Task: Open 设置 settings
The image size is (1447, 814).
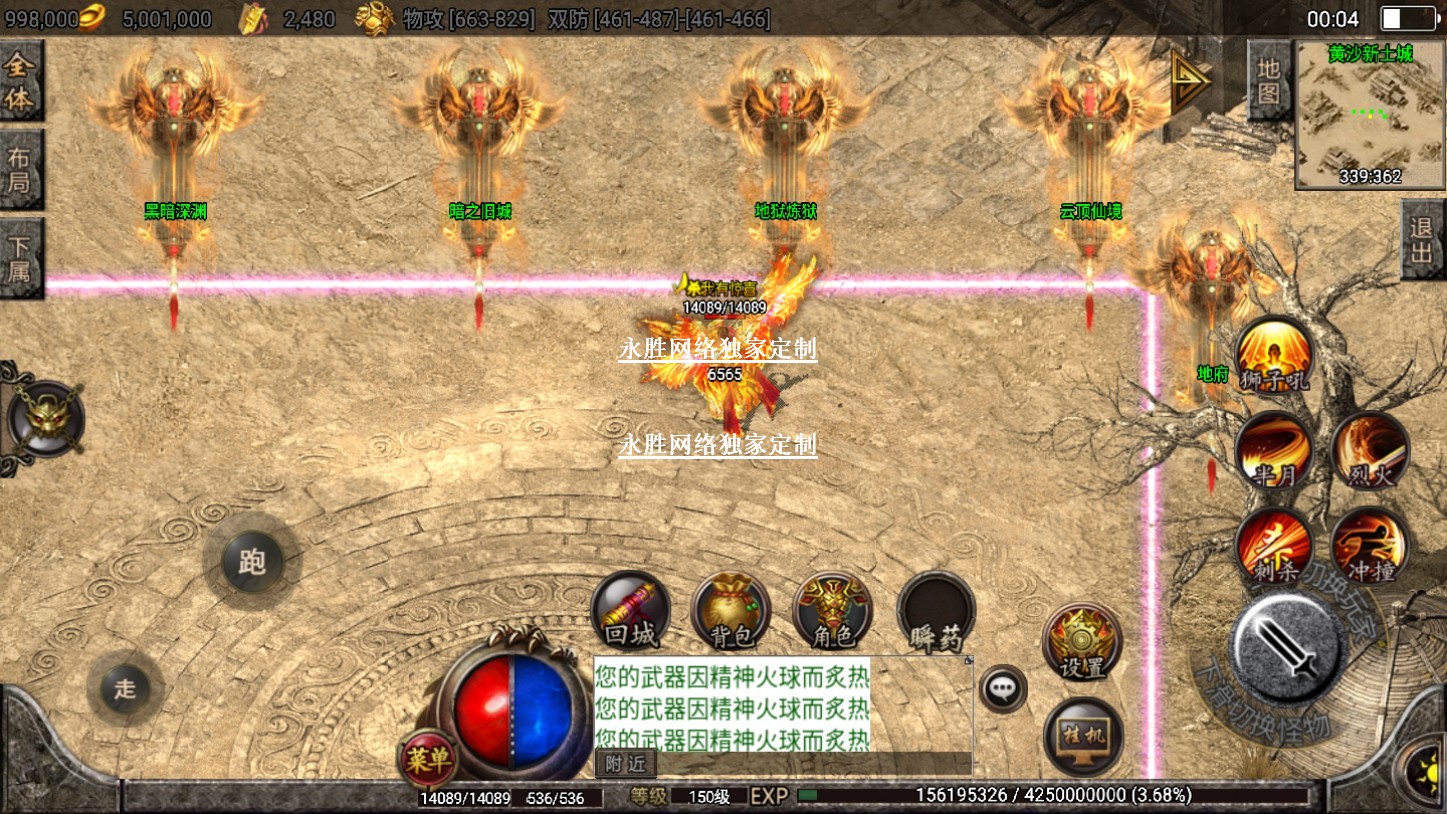Action: (1082, 641)
